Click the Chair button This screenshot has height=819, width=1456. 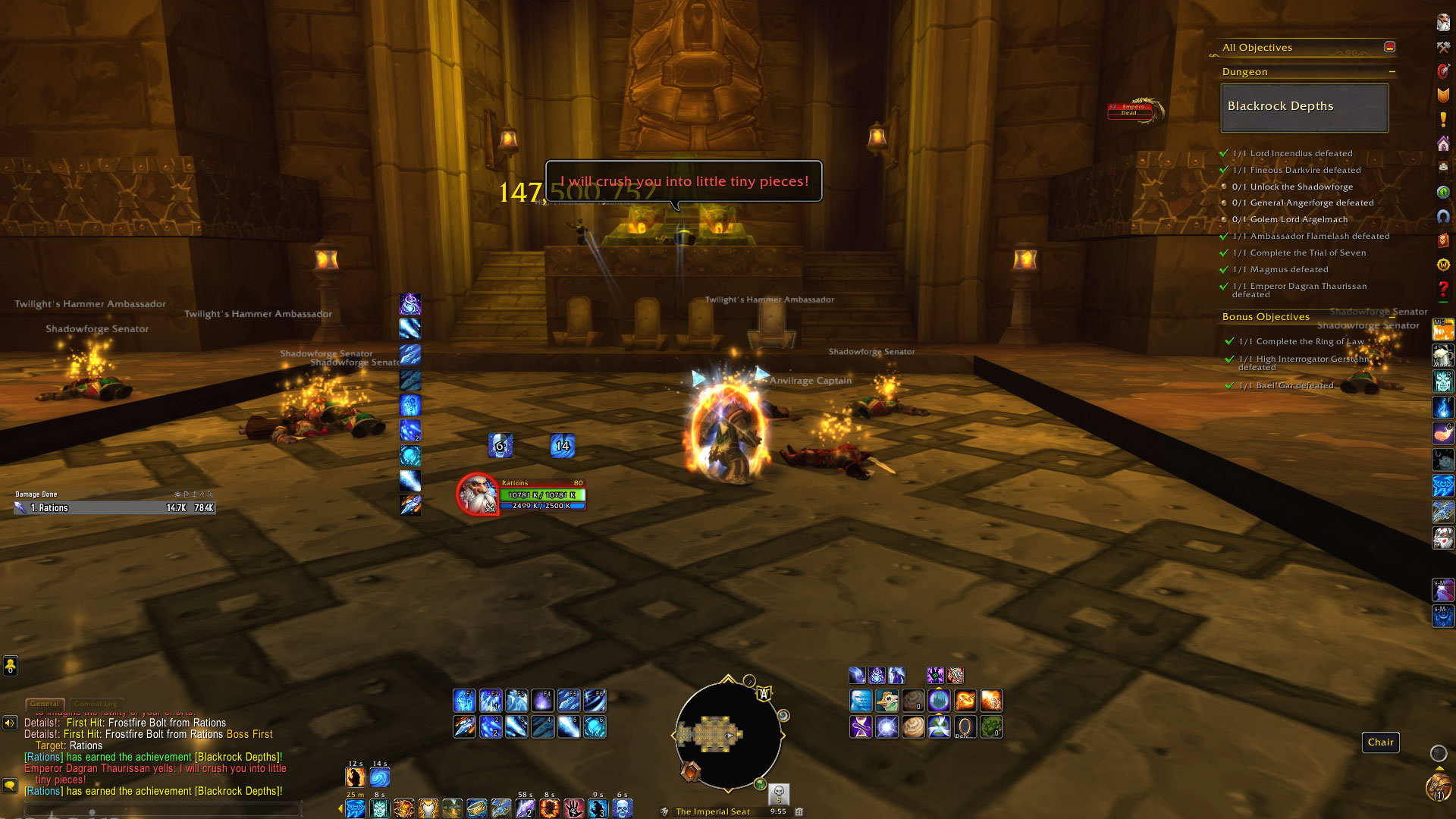click(1380, 742)
